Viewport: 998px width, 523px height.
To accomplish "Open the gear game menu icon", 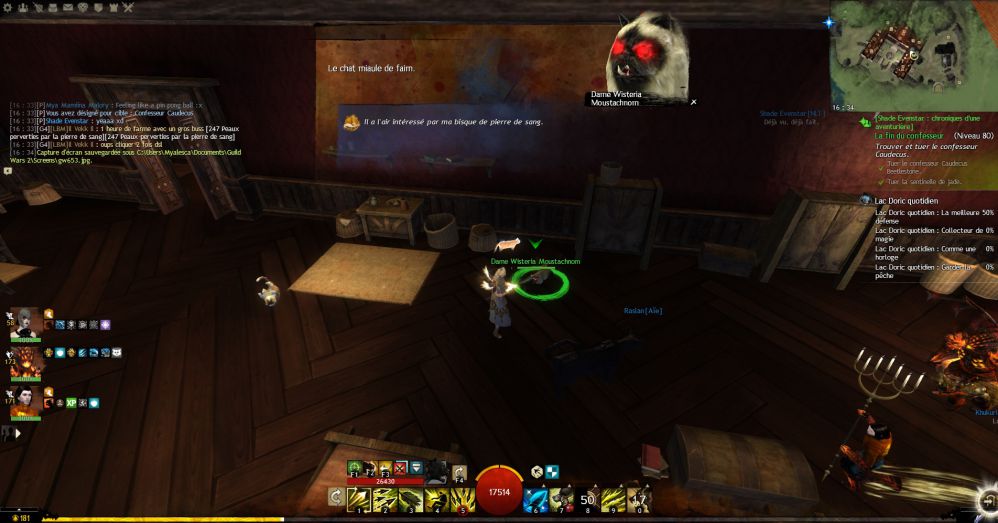I will click(x=6, y=7).
